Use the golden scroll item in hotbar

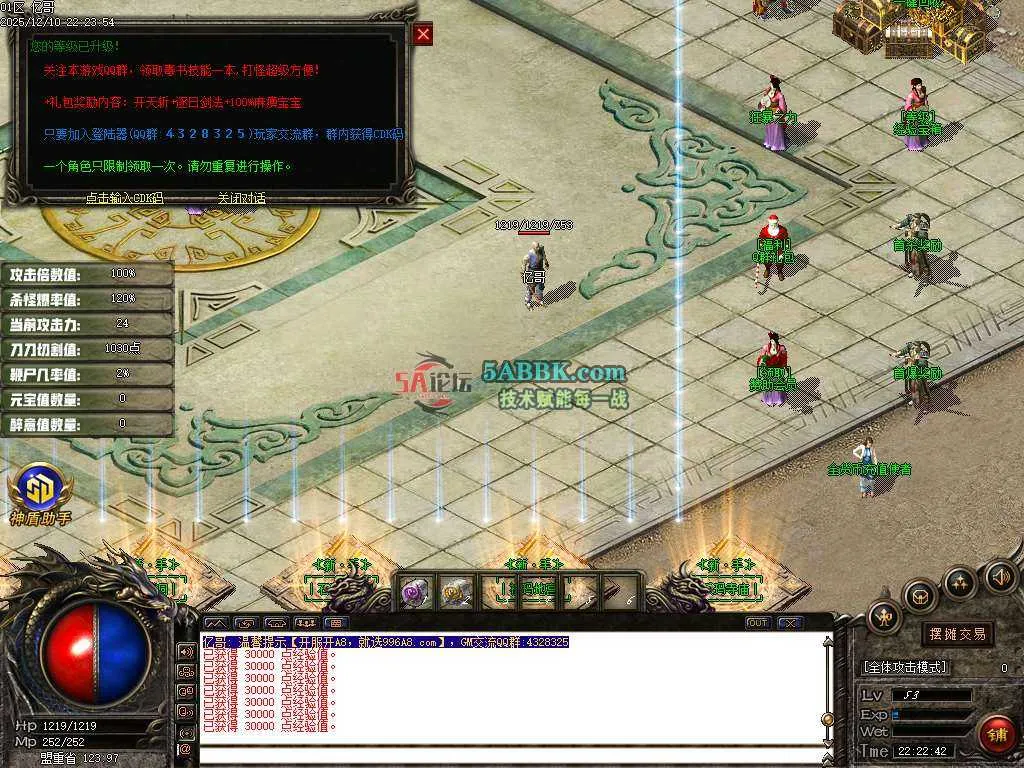pyautogui.click(x=455, y=592)
